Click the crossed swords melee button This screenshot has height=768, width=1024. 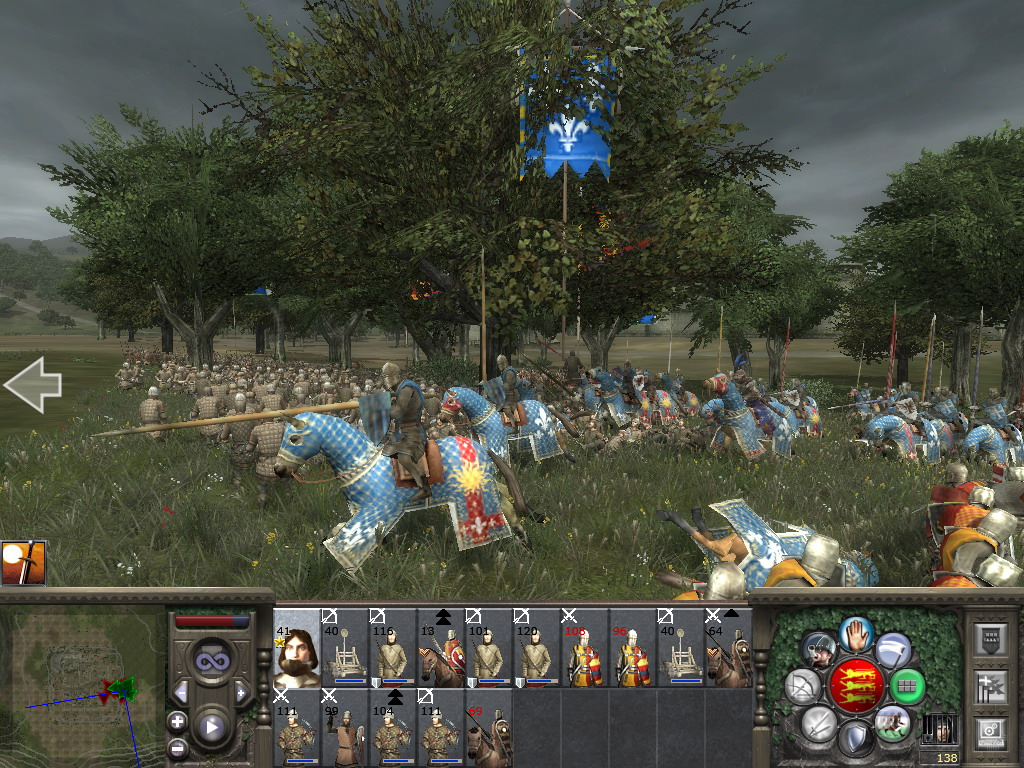[818, 723]
